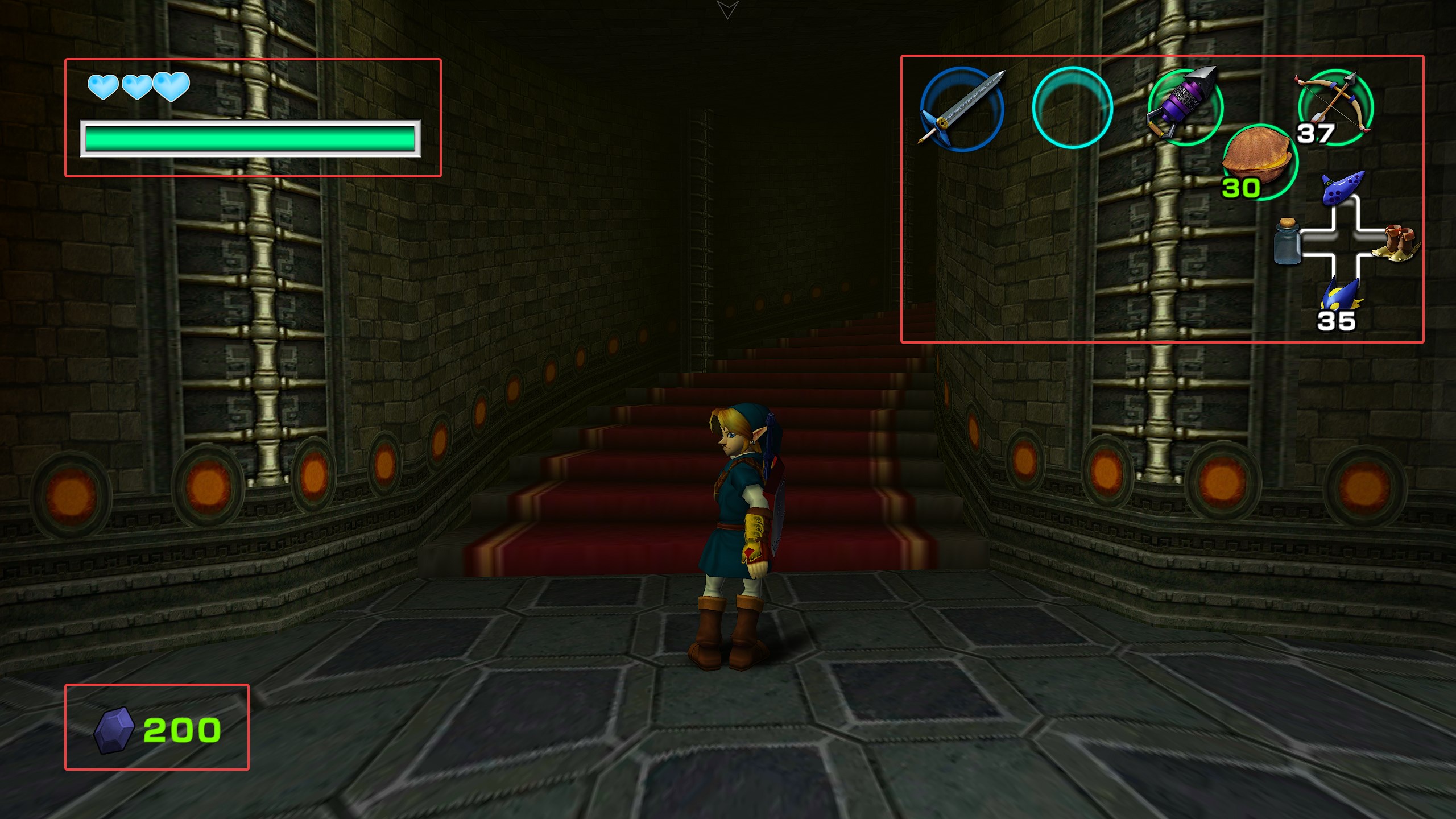The height and width of the screenshot is (819, 1456).
Task: Select the Deku Nut item slot
Action: click(1258, 160)
